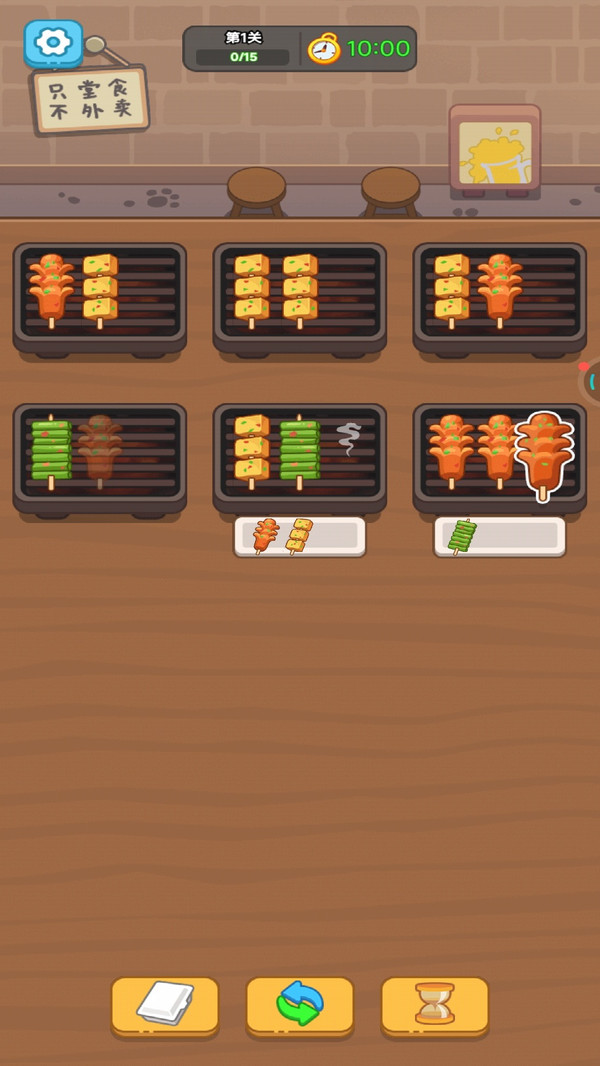This screenshot has width=600, height=1066.
Task: Use the white napkin power-up button
Action: [165, 1004]
